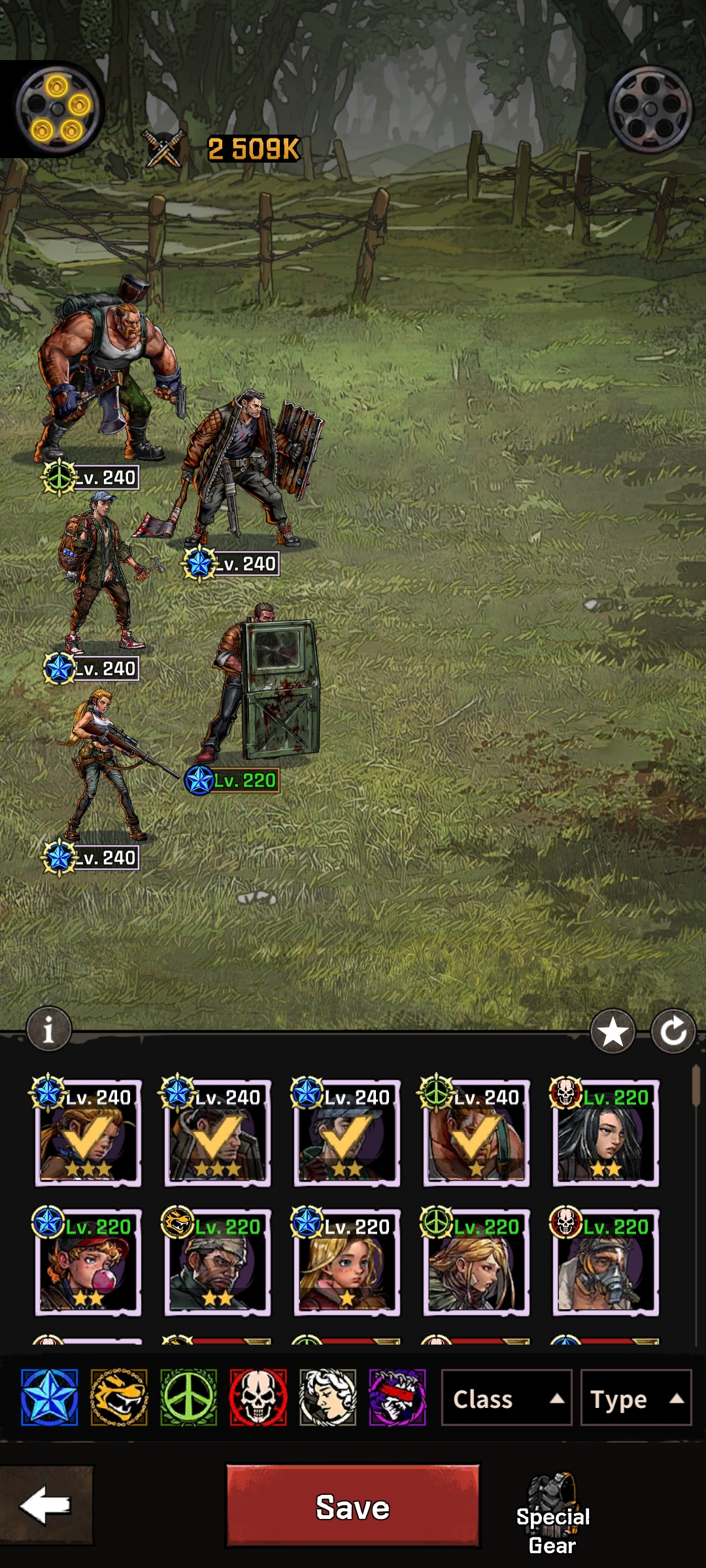Go back with the white arrow button
Screen dimensions: 706x1568
coord(46,1505)
